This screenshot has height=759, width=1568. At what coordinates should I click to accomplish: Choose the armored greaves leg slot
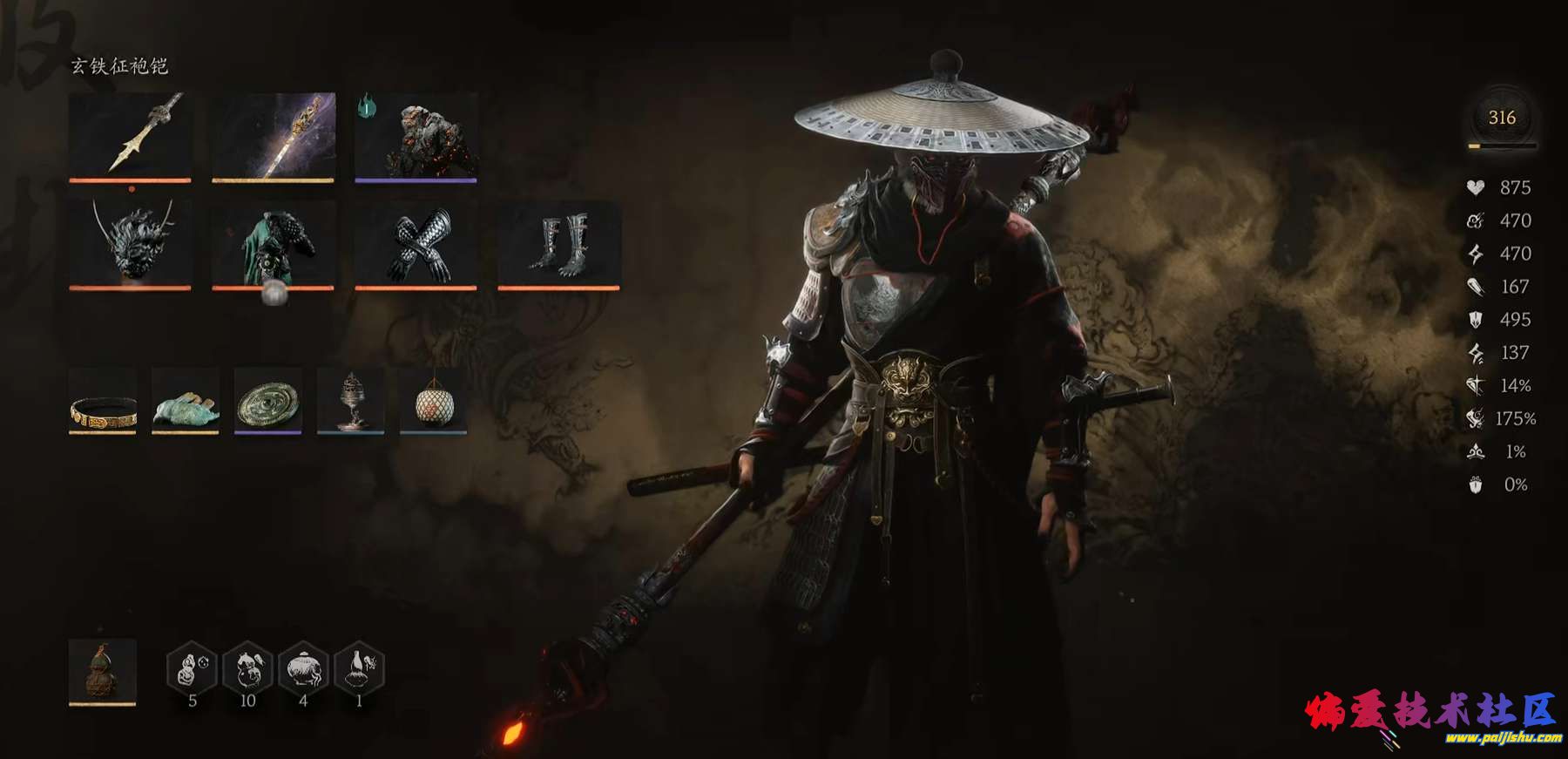pos(558,244)
